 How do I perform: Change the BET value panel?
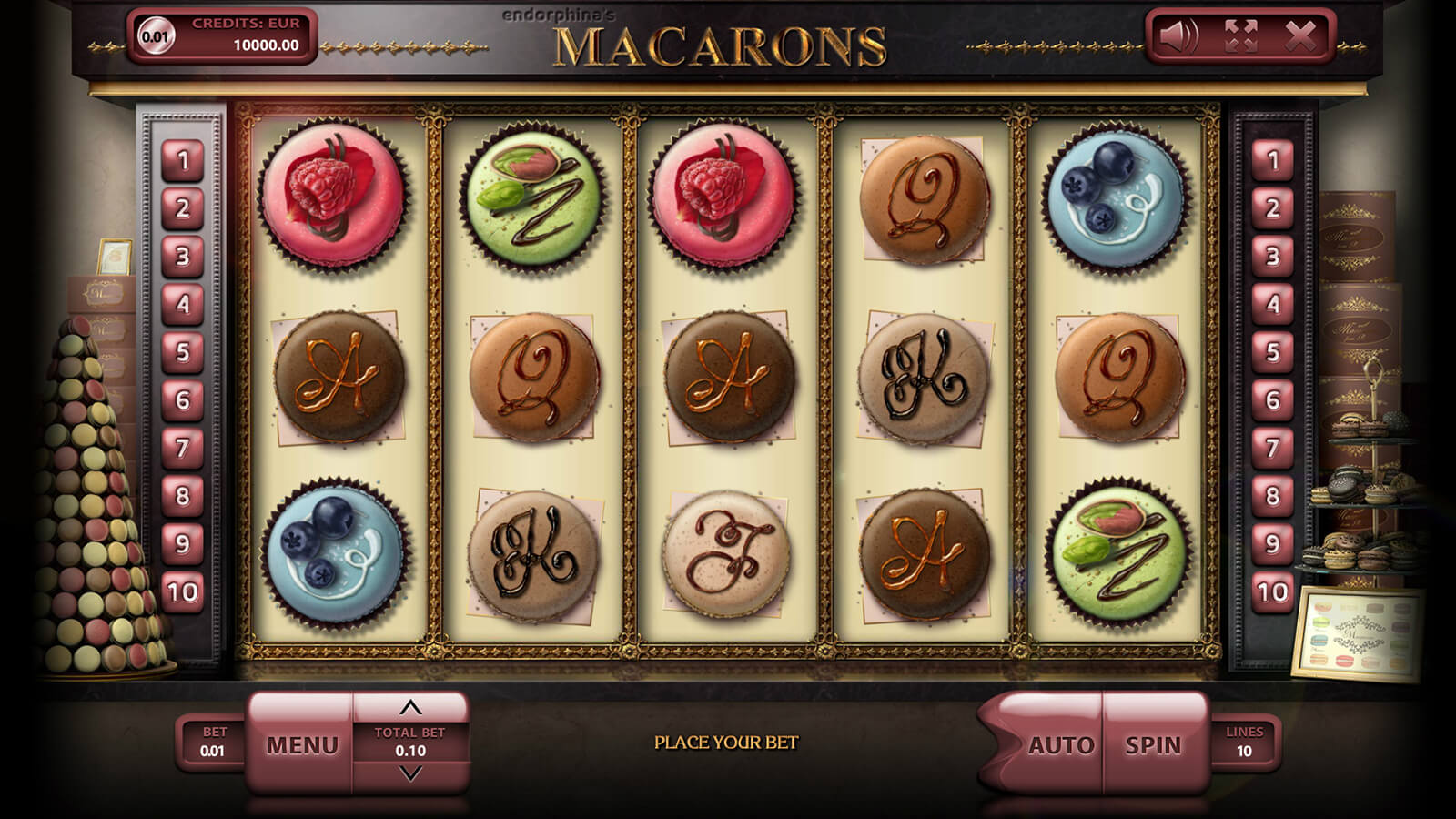coord(212,743)
